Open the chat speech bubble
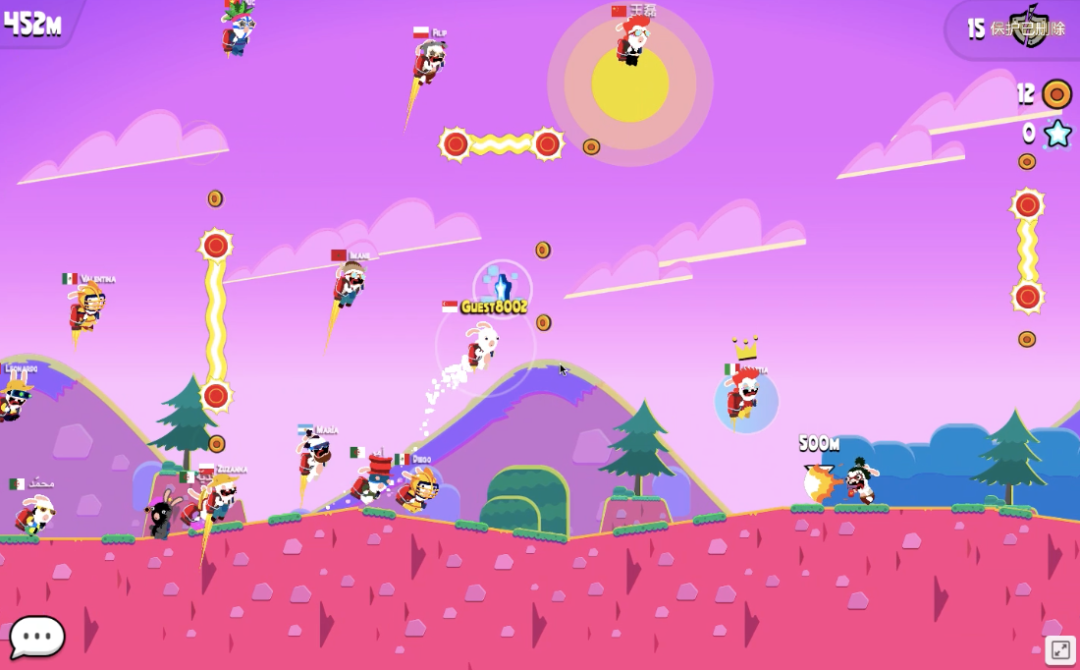 37,636
